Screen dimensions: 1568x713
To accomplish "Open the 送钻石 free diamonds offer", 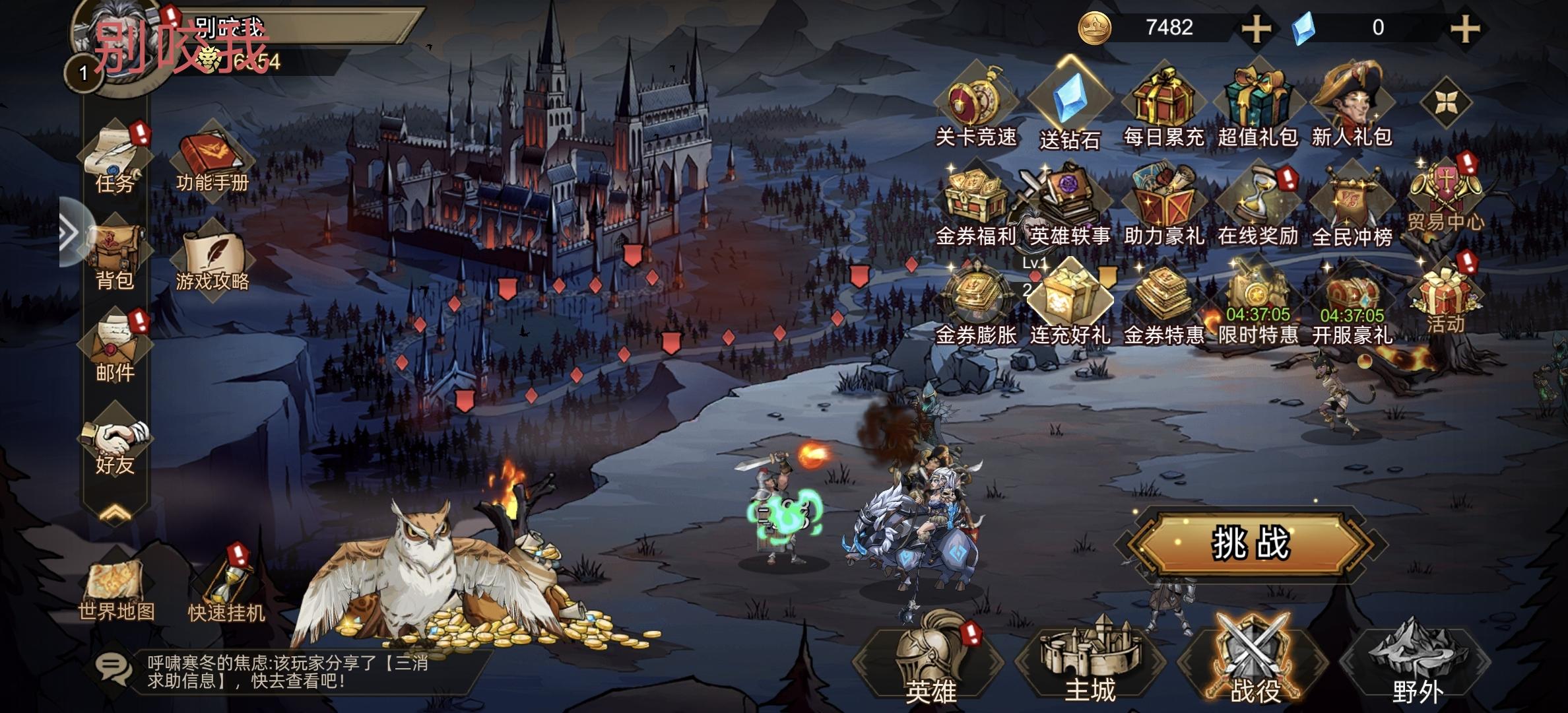I will (x=1070, y=106).
